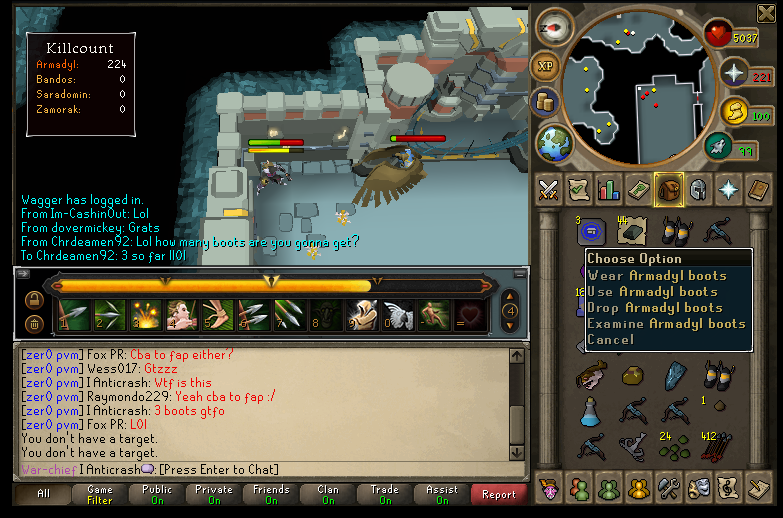
Task: Toggle the Game Filter chat tab
Action: pyautogui.click(x=100, y=494)
